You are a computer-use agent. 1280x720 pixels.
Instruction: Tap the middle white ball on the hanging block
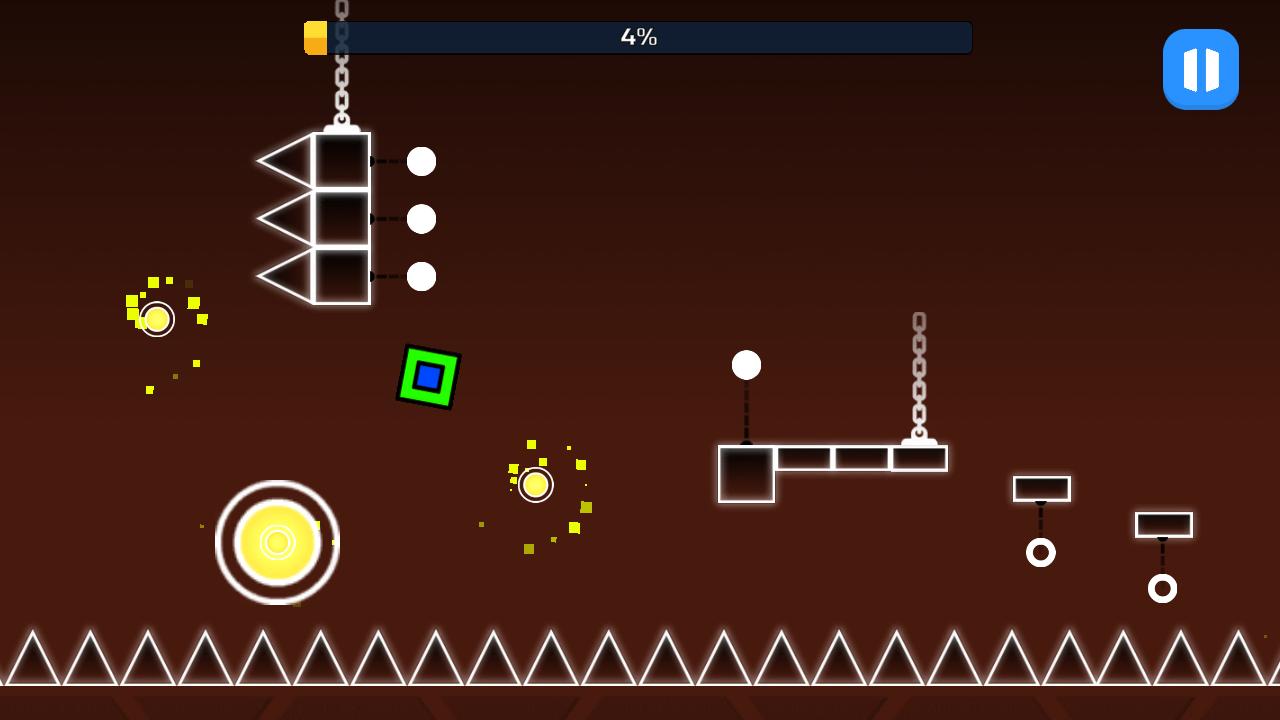click(421, 216)
